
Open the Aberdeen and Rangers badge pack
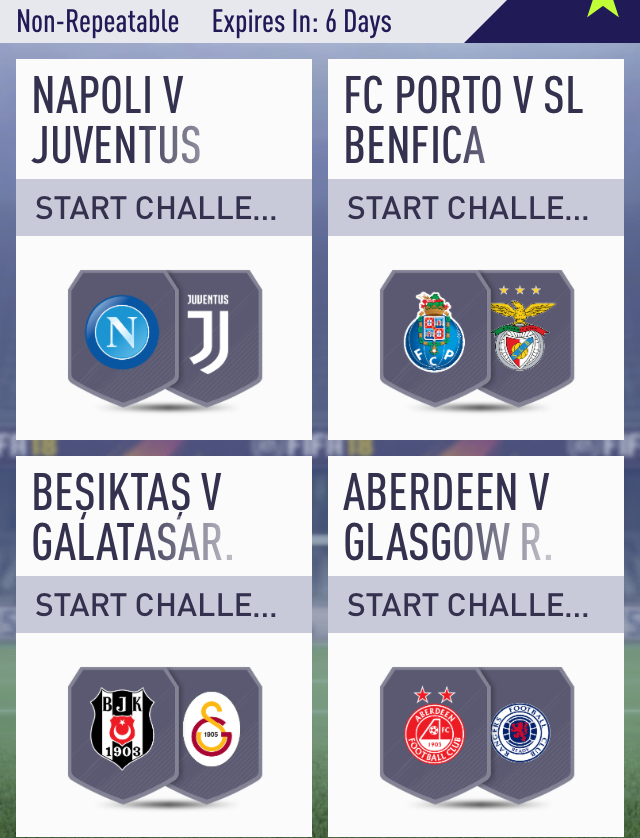[x=477, y=734]
